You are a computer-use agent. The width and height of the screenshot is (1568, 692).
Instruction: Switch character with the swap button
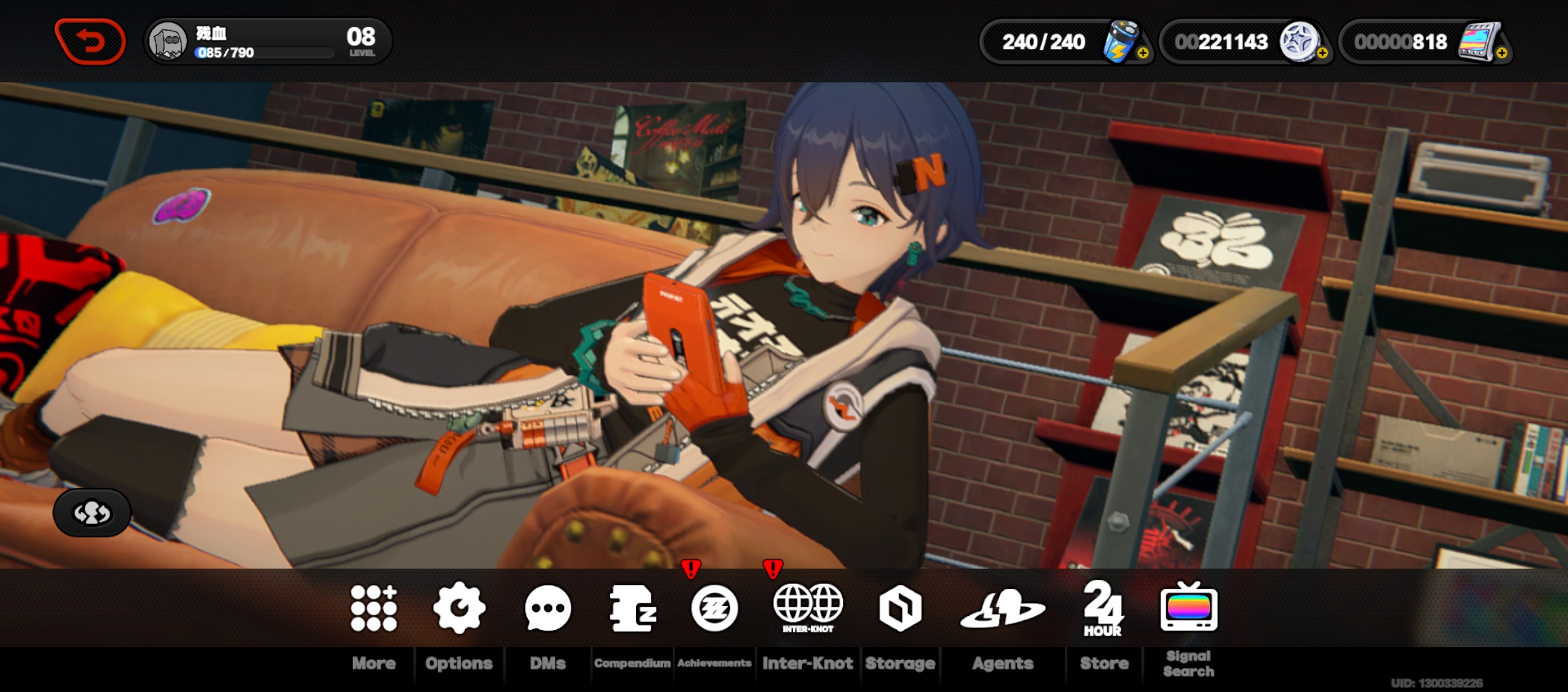pos(92,513)
